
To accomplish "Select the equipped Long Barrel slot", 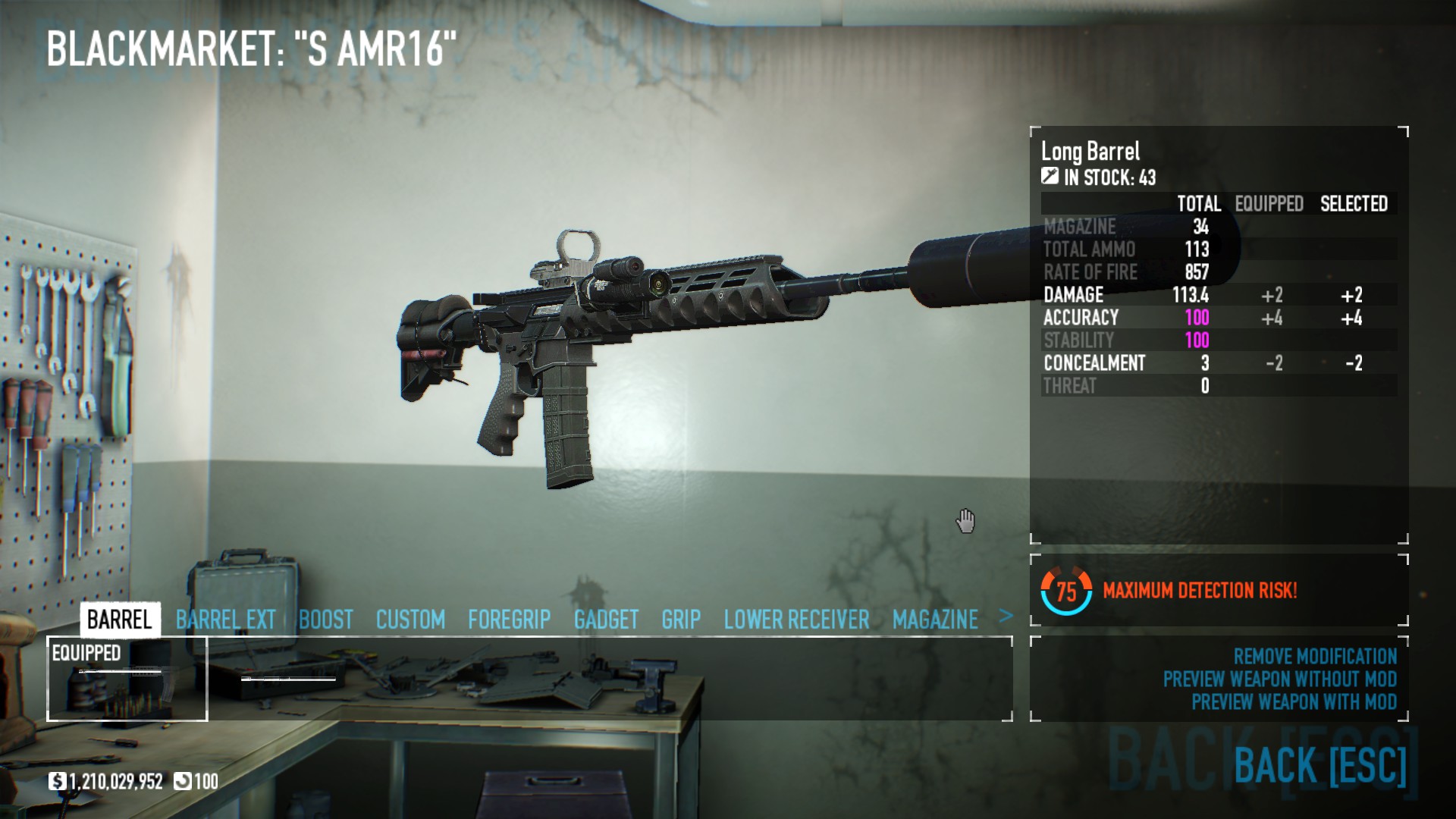I will pos(127,679).
